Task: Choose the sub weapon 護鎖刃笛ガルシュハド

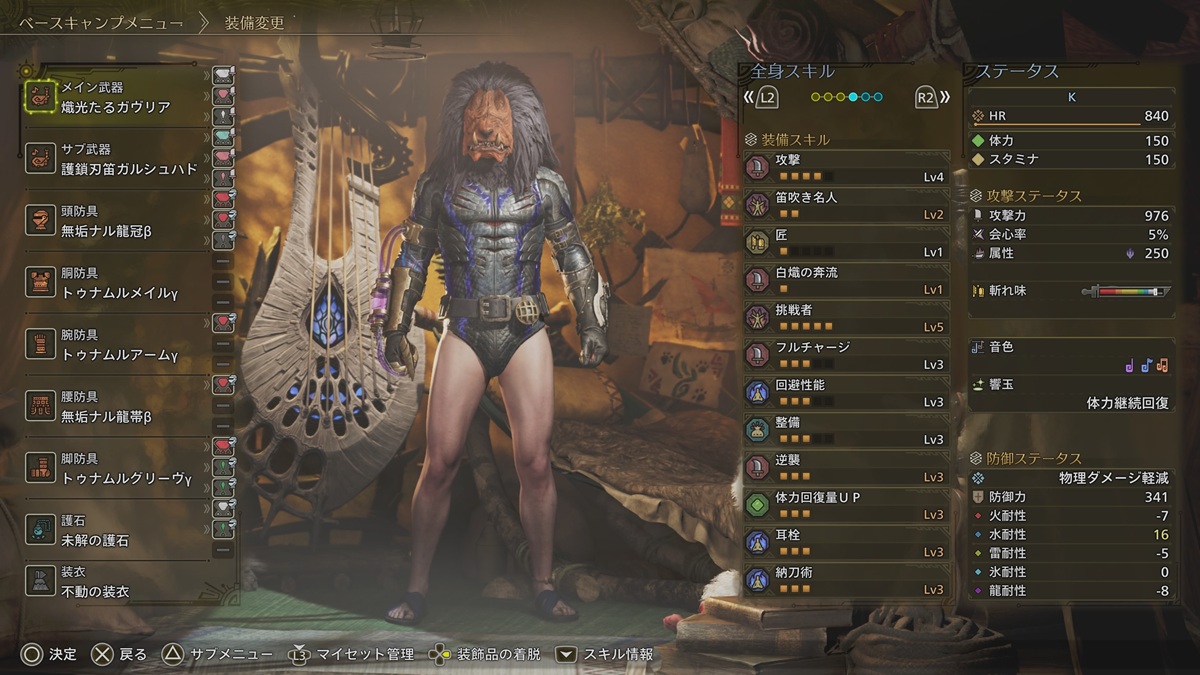Action: pyautogui.click(x=115, y=159)
